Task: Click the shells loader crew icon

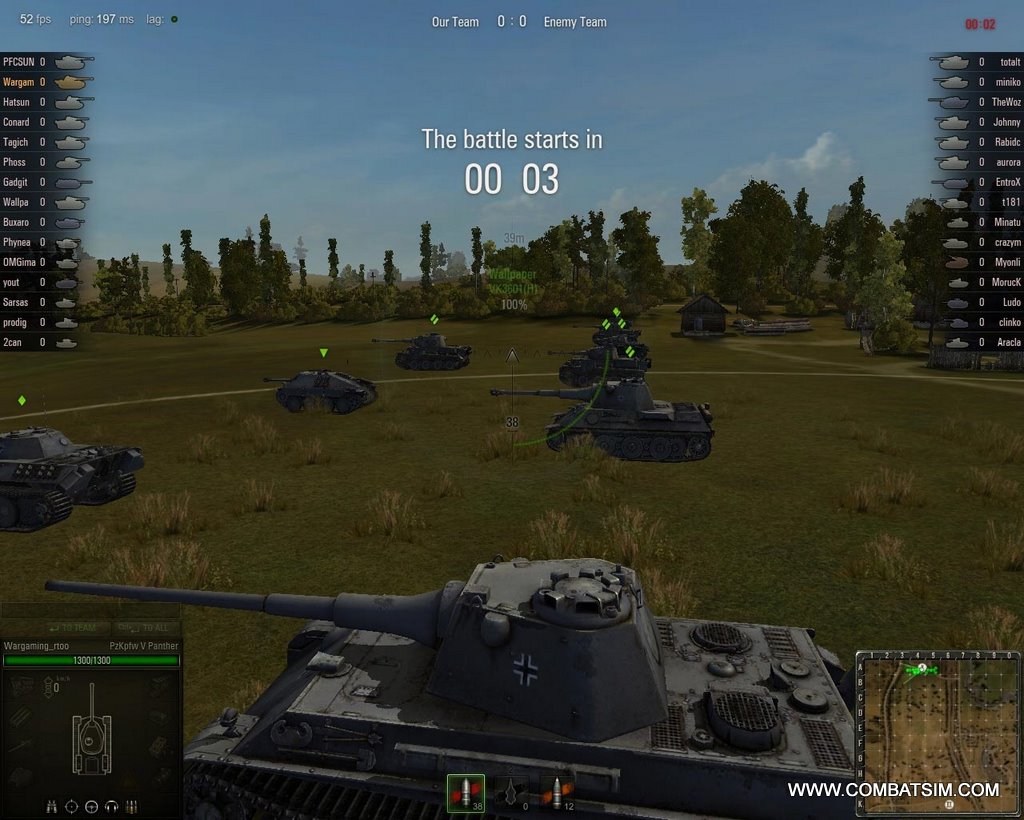Action: [131, 806]
